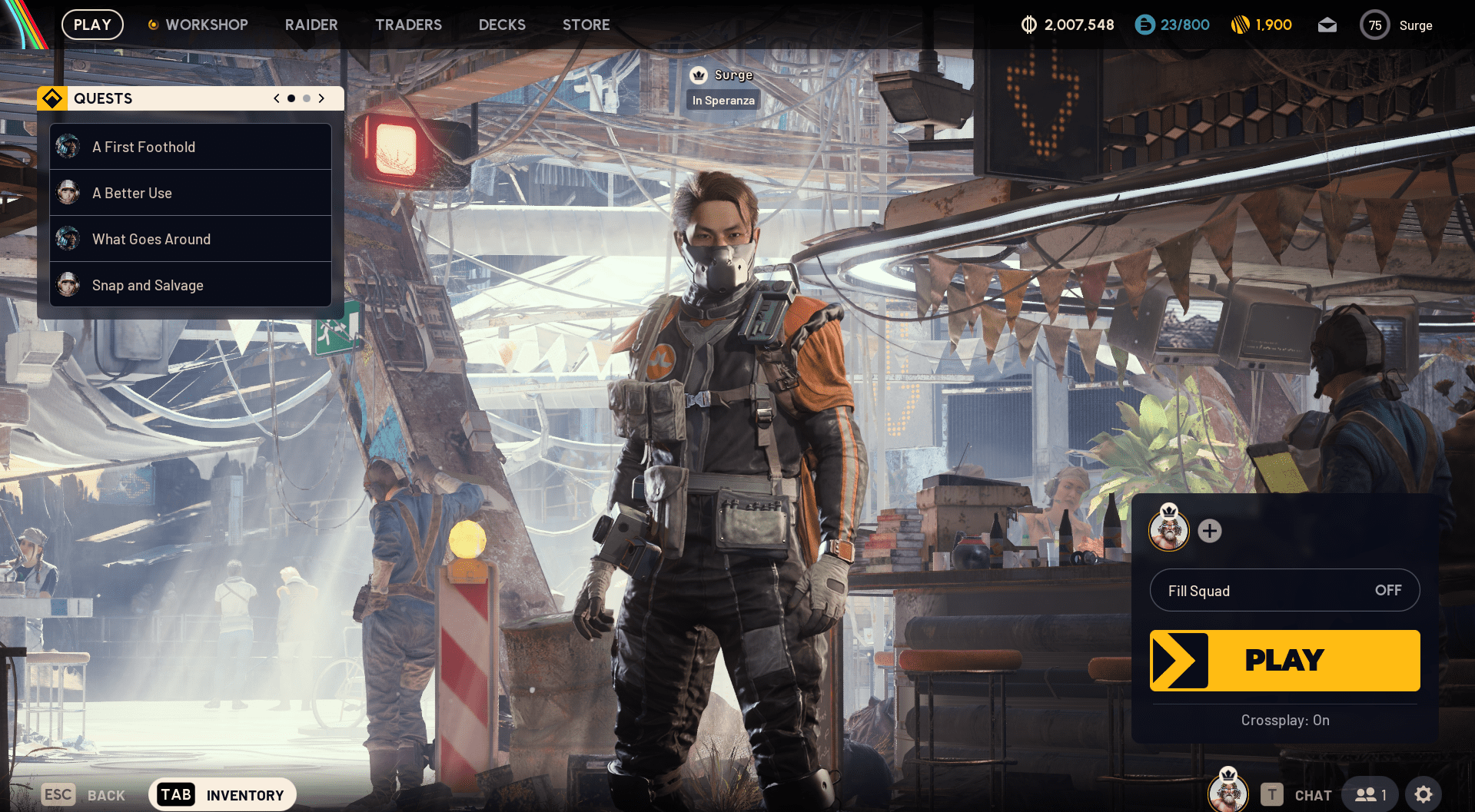
Task: Click the plus icon to invite a squadmate
Action: tap(1209, 531)
